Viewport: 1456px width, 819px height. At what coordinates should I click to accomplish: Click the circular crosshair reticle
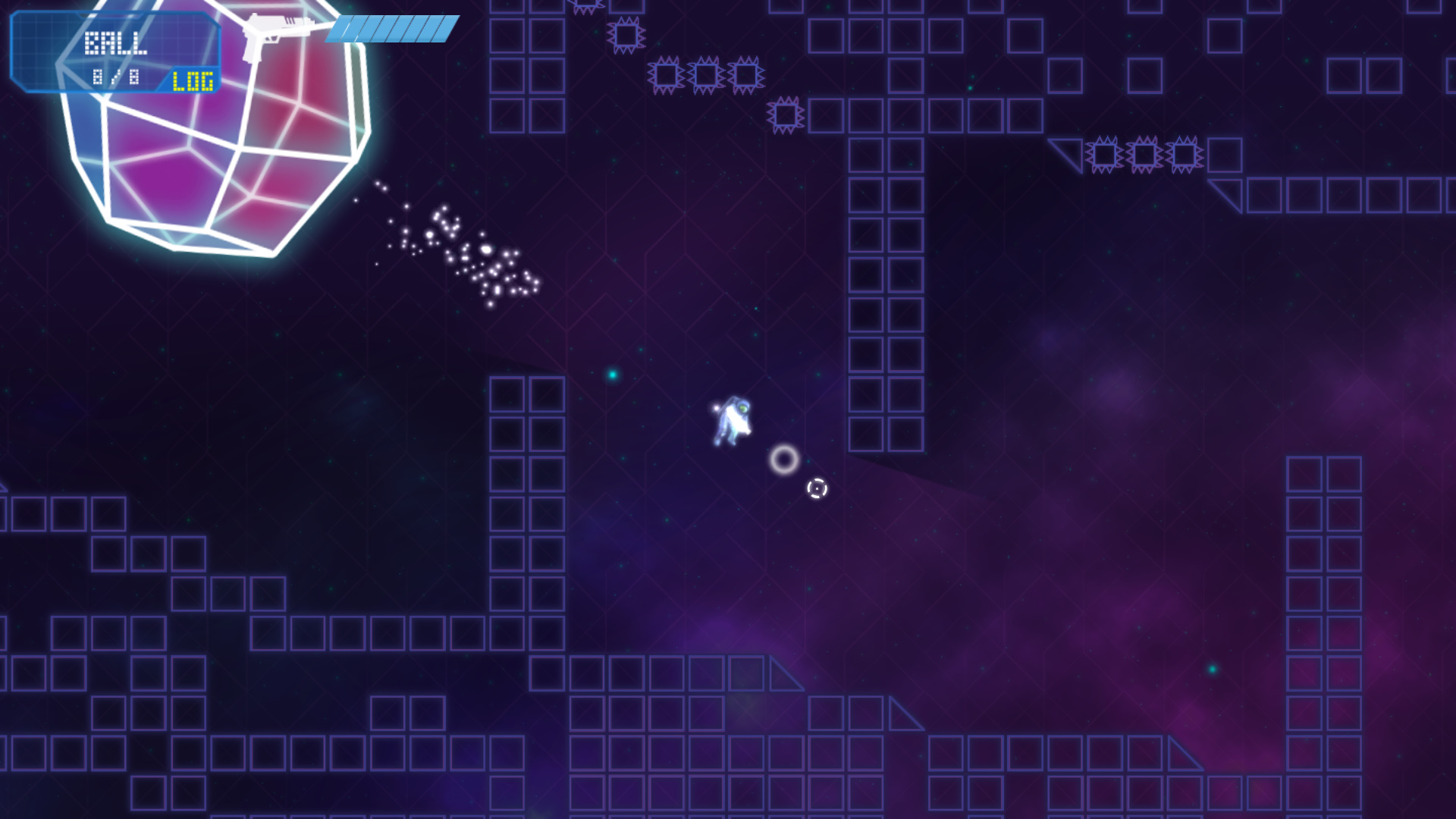coord(817,489)
